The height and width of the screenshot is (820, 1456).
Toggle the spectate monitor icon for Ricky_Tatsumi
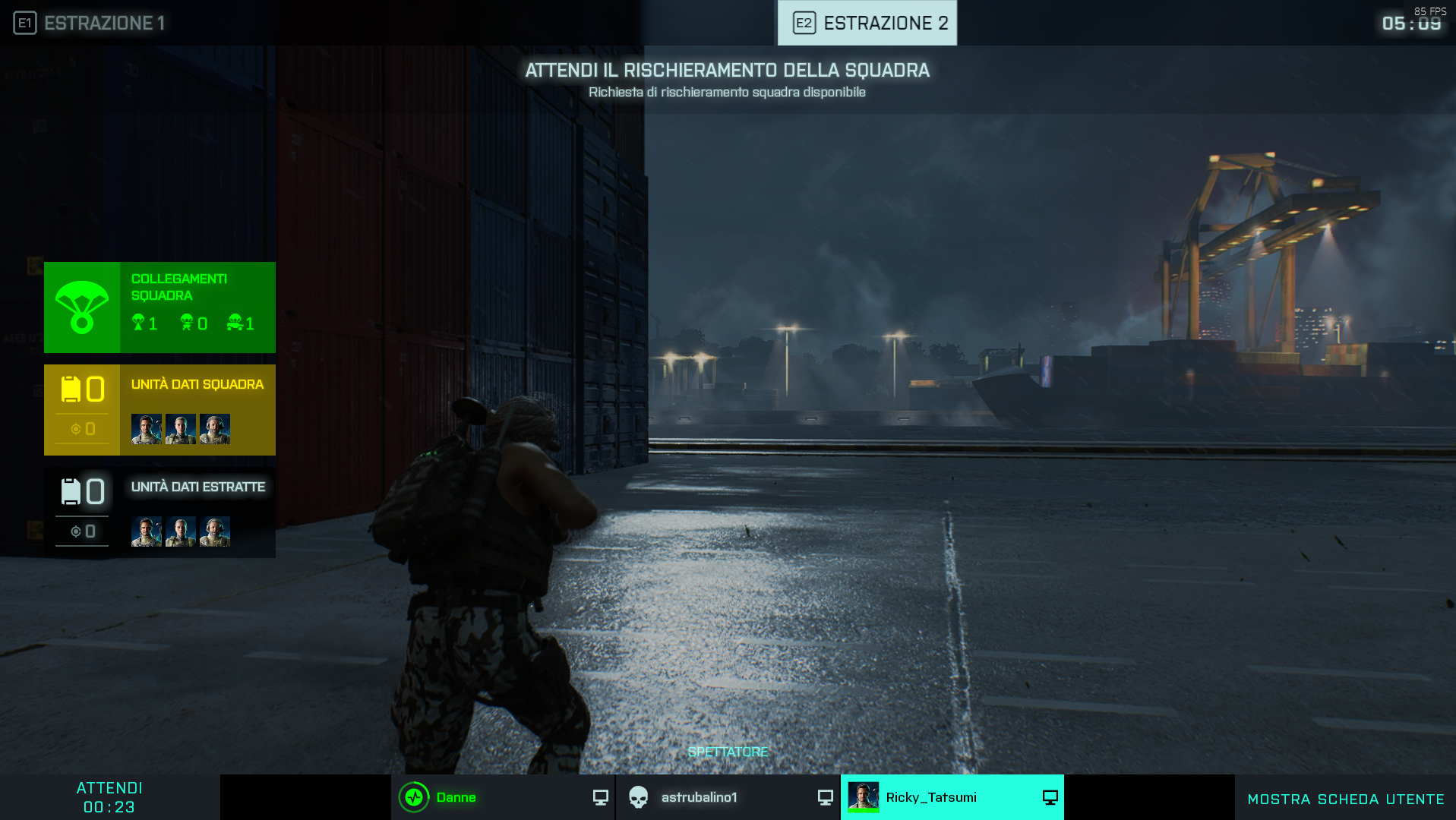click(x=1050, y=797)
